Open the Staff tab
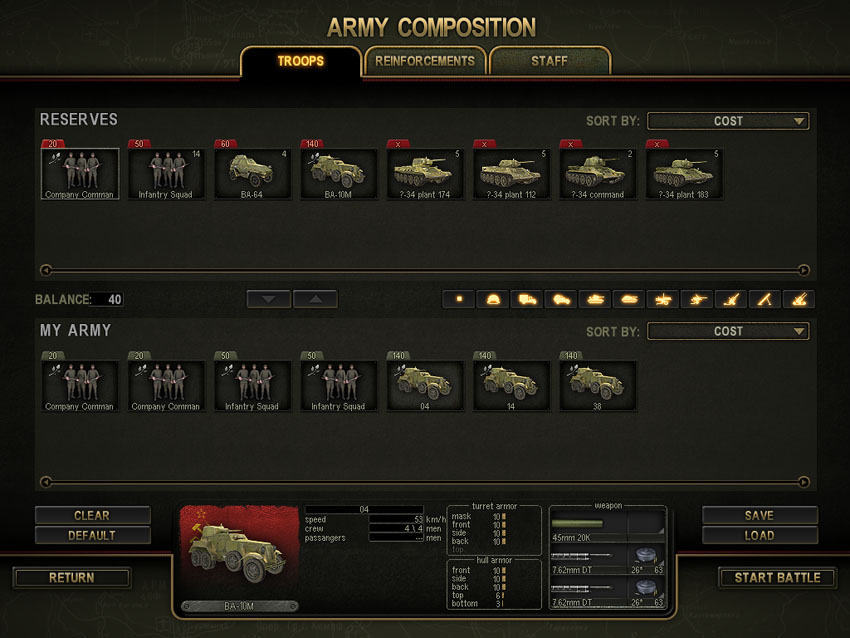This screenshot has width=850, height=638. tap(549, 61)
